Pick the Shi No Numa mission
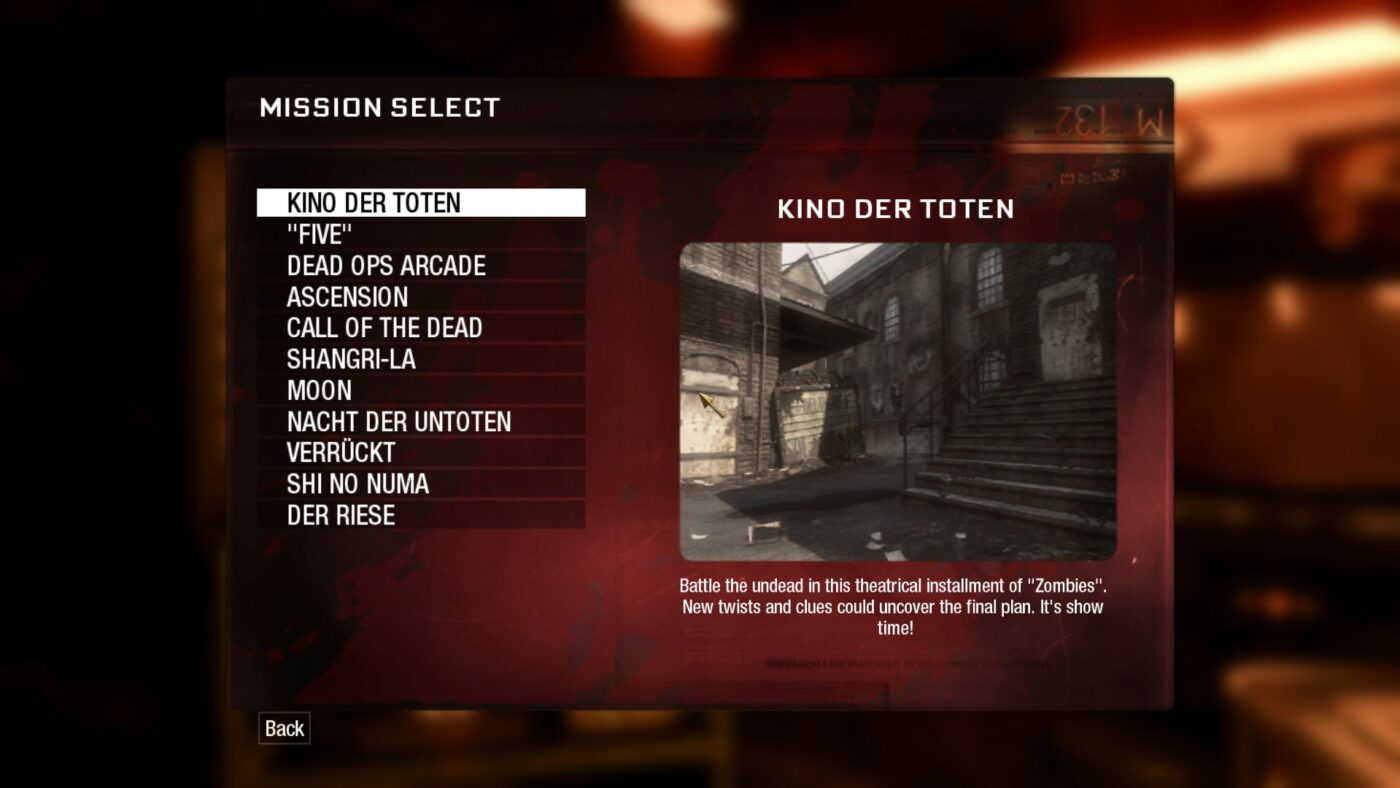Viewport: 1400px width, 788px height. tap(357, 484)
